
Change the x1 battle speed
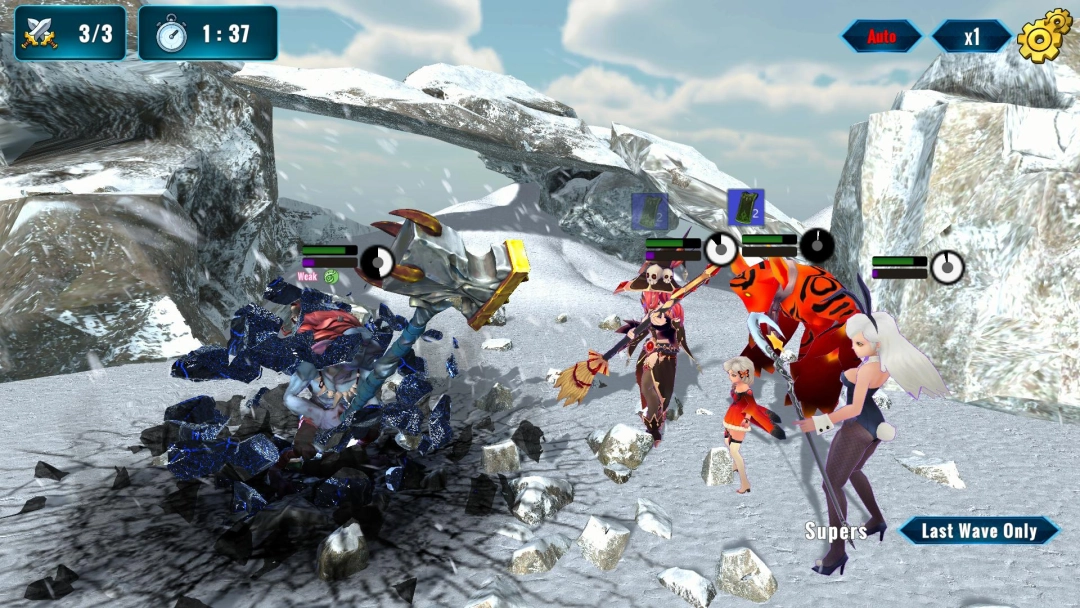coord(971,37)
